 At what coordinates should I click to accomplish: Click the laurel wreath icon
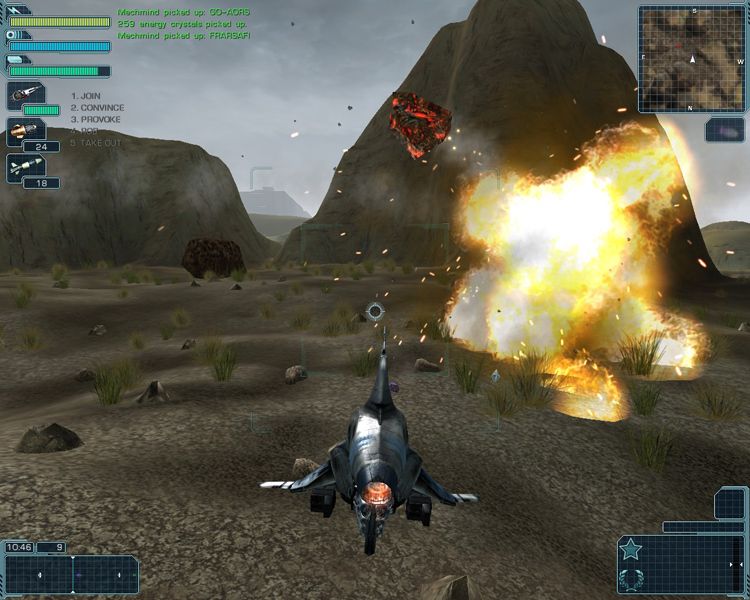click(x=631, y=577)
